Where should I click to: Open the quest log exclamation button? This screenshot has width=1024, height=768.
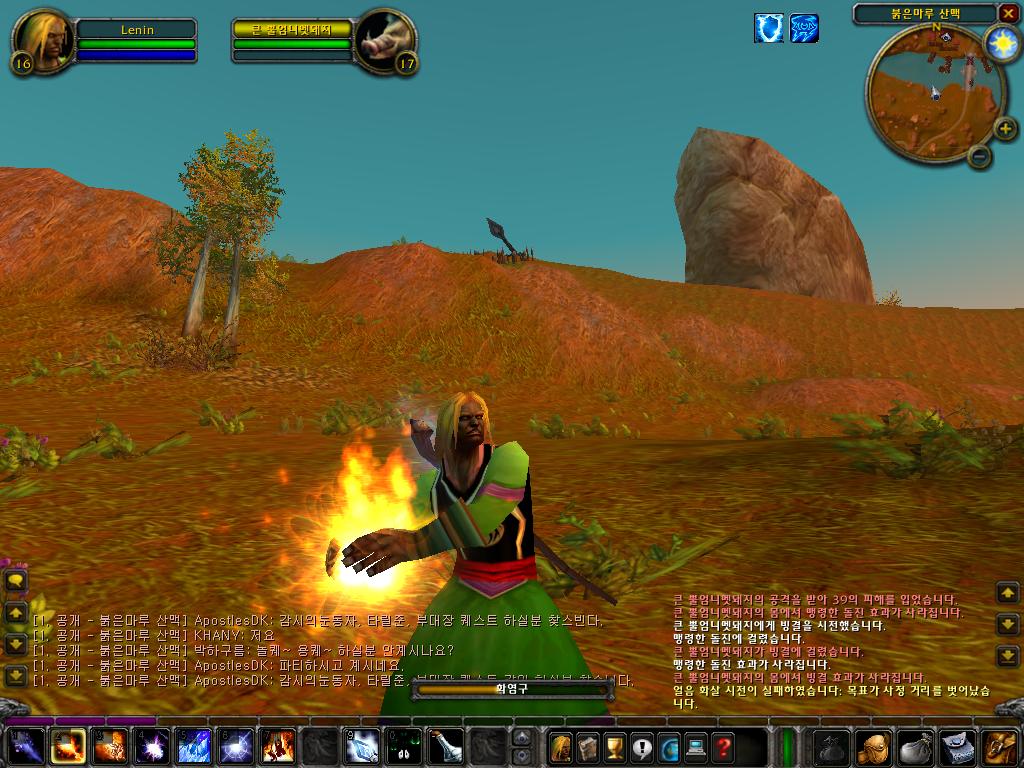[x=641, y=747]
